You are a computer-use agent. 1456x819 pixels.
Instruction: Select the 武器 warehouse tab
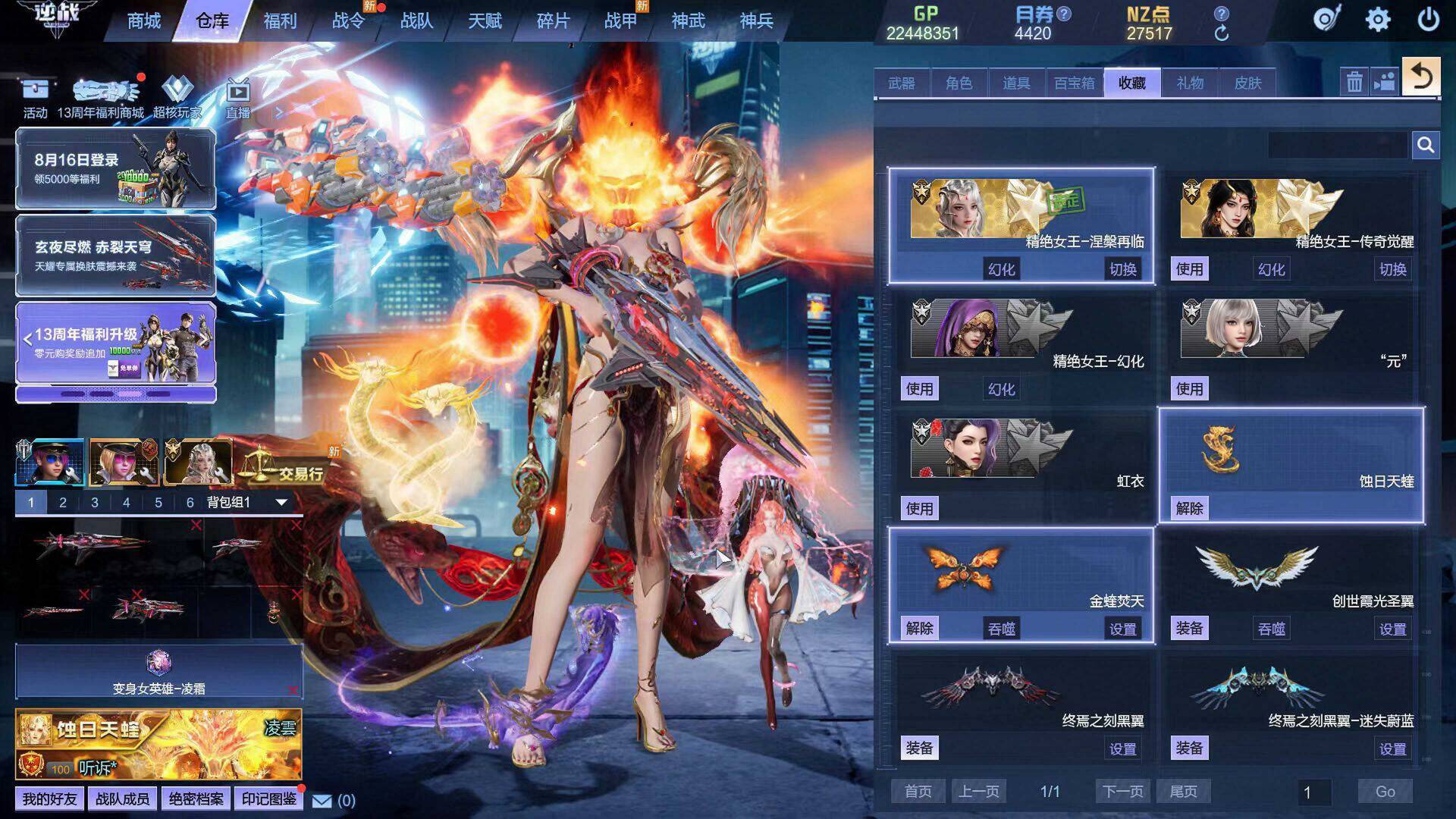[x=902, y=83]
